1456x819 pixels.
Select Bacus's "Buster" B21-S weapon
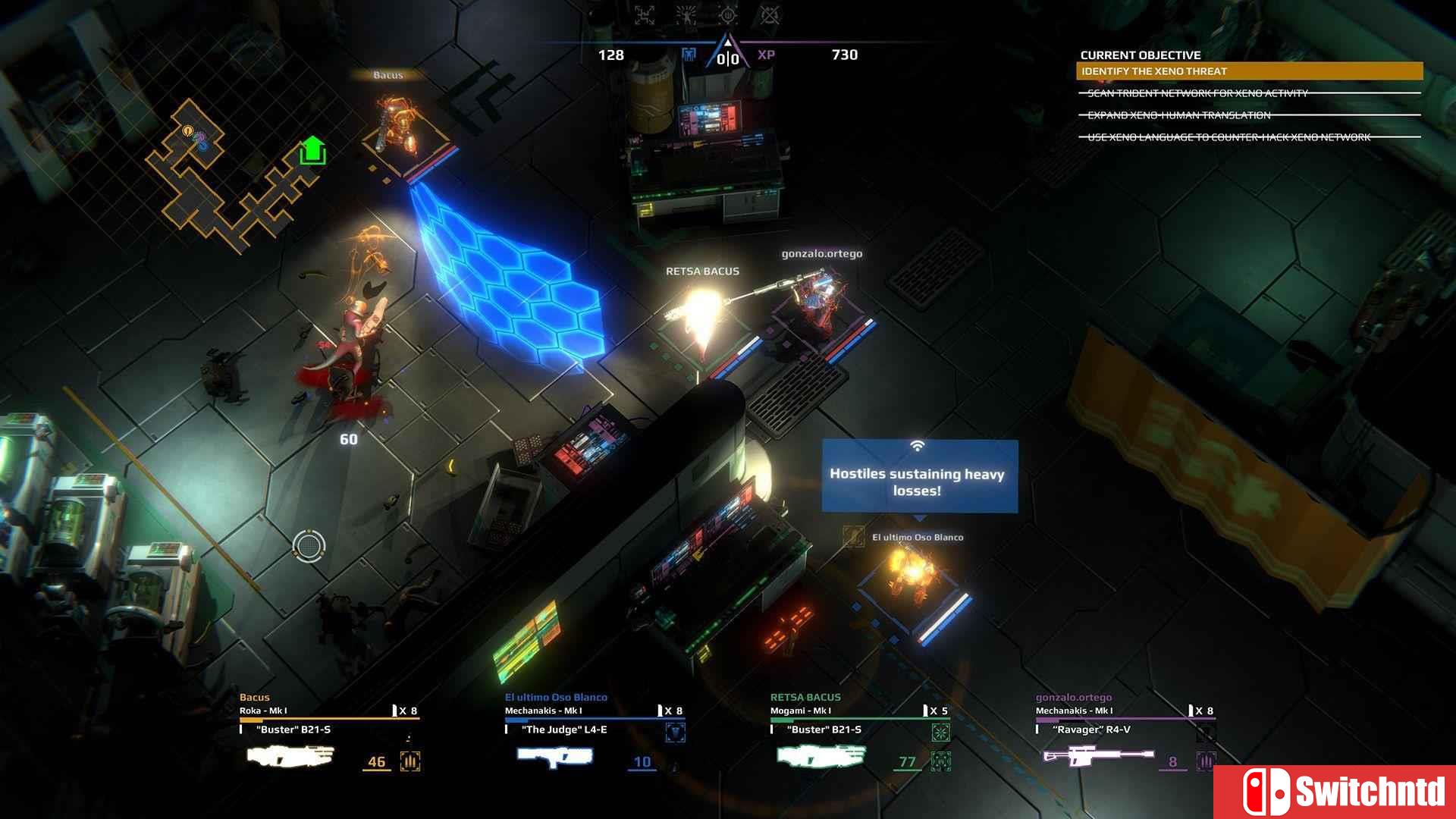tap(290, 756)
